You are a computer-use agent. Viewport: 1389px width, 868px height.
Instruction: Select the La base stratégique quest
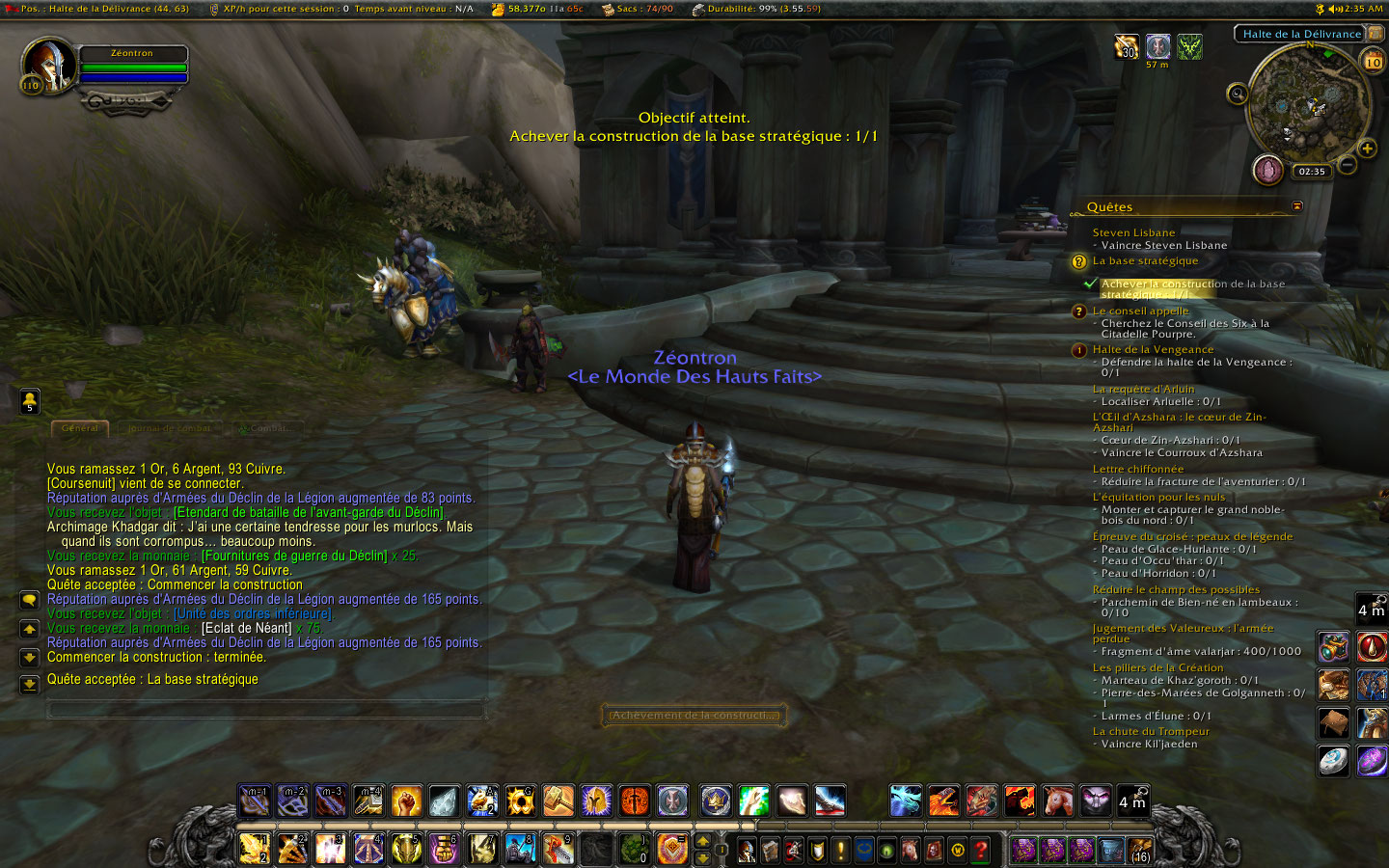tap(1145, 261)
